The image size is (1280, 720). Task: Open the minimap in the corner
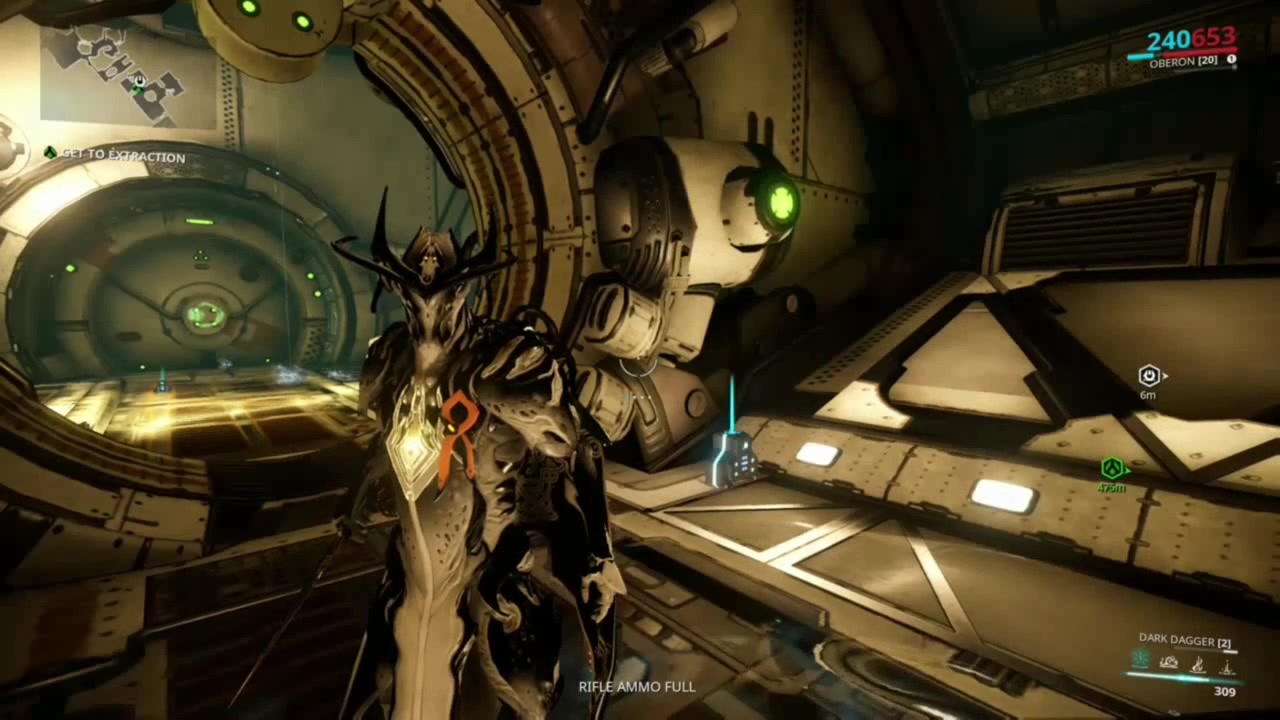128,76
